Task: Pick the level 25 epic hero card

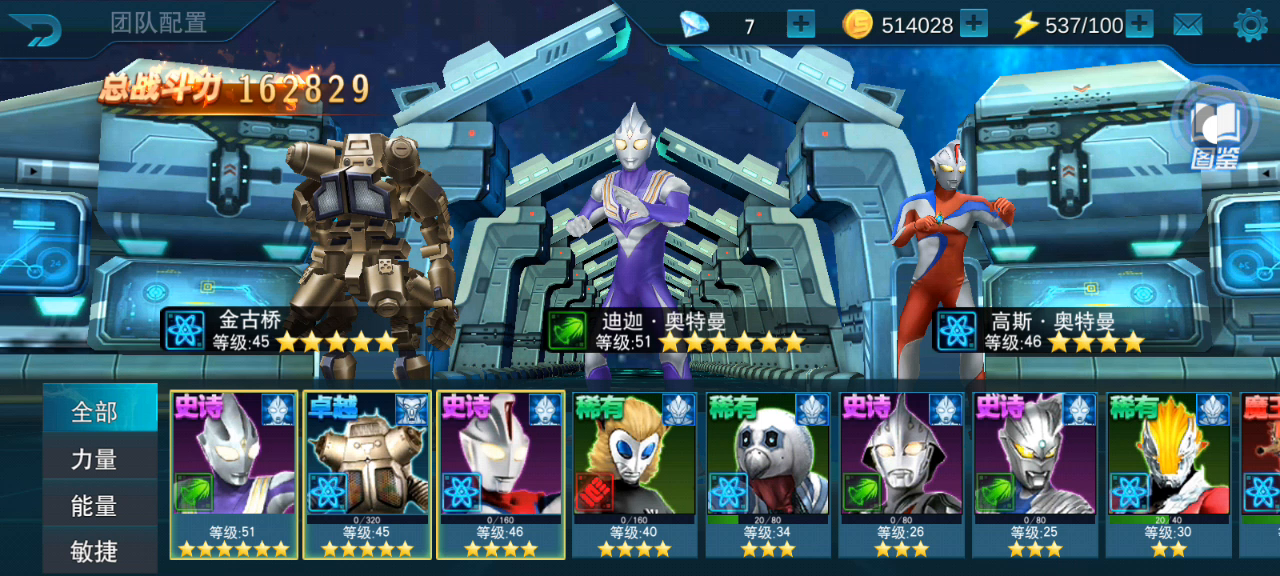Action: [1035, 474]
